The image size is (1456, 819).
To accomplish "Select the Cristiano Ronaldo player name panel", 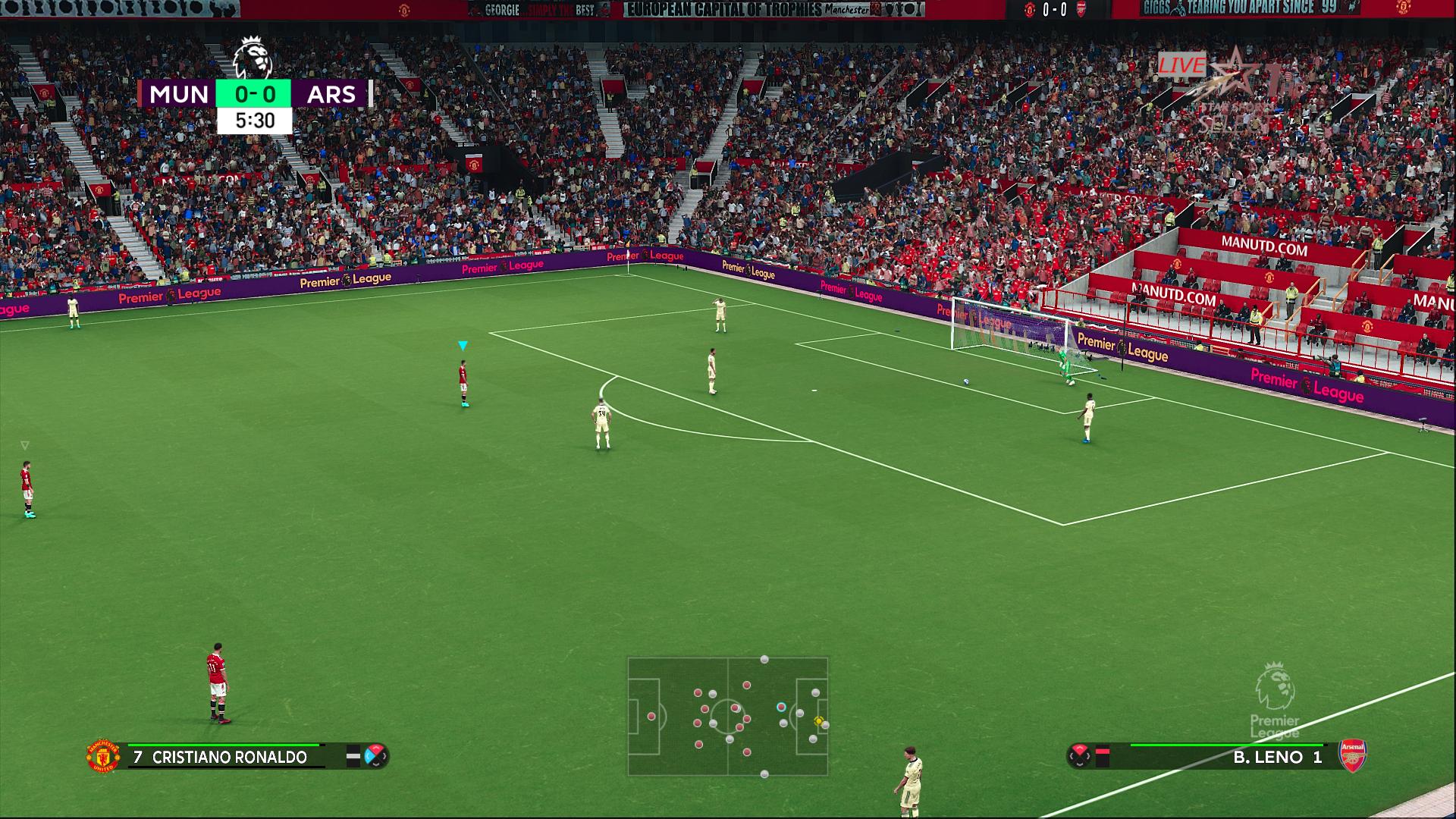I will (x=228, y=757).
